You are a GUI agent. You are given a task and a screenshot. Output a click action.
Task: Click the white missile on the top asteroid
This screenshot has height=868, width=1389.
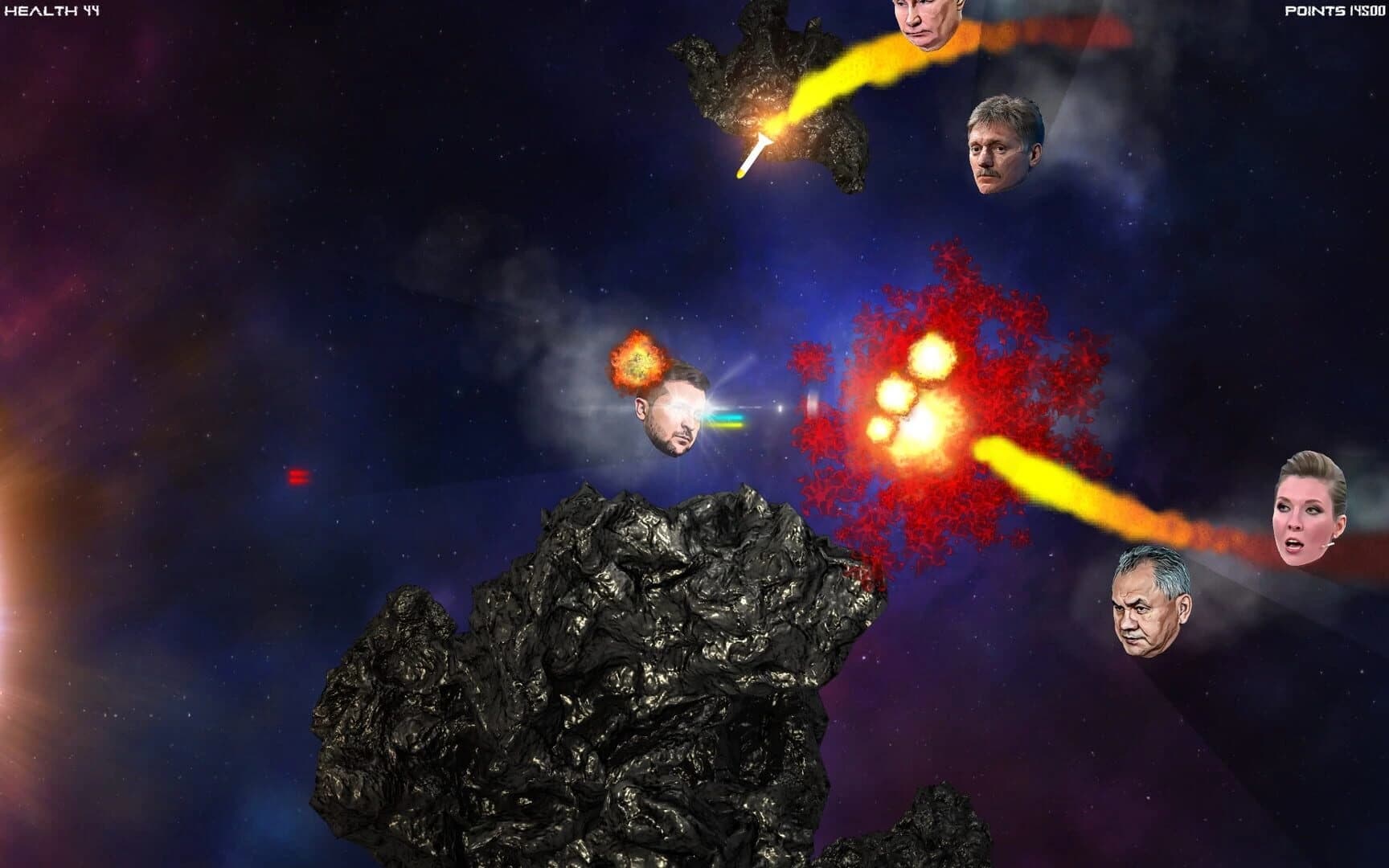tap(754, 153)
